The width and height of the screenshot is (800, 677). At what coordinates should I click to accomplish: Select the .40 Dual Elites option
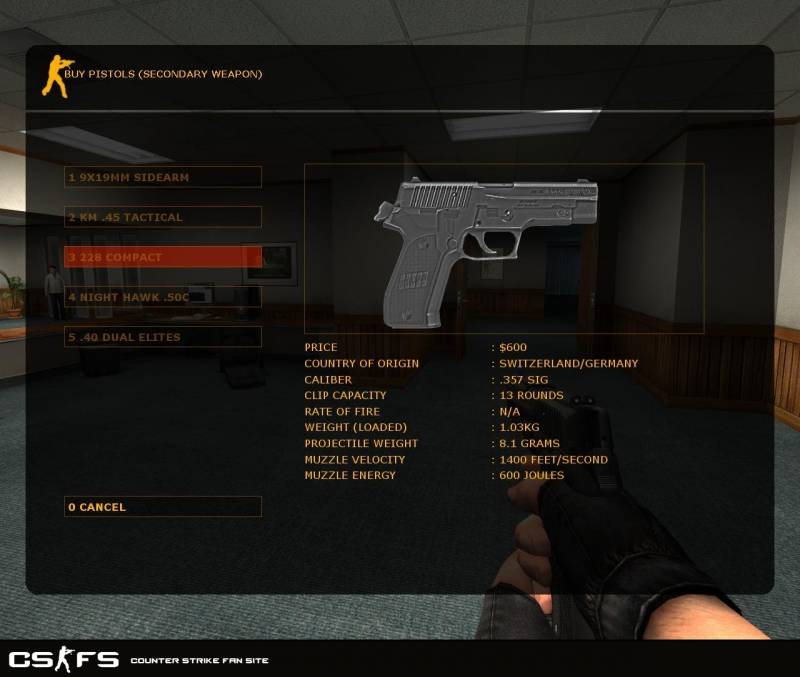click(162, 337)
